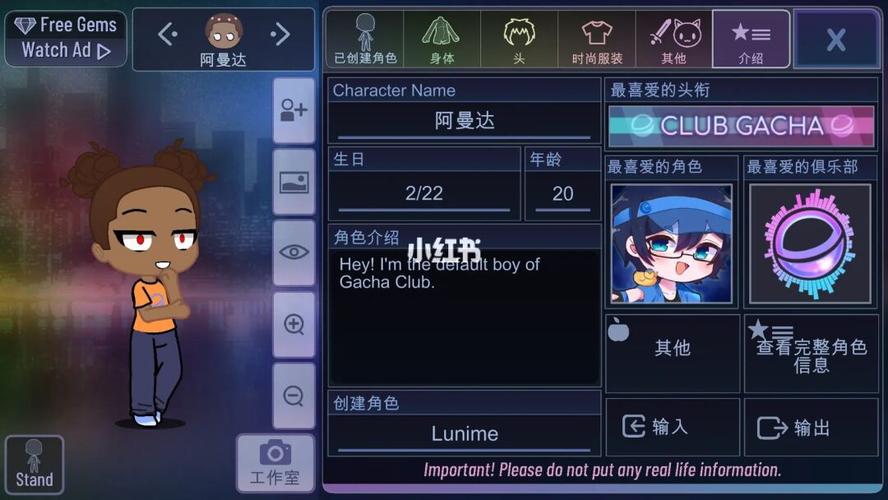The width and height of the screenshot is (888, 500).
Task: Edit the Character Name field 阿曼达
Action: click(x=464, y=122)
